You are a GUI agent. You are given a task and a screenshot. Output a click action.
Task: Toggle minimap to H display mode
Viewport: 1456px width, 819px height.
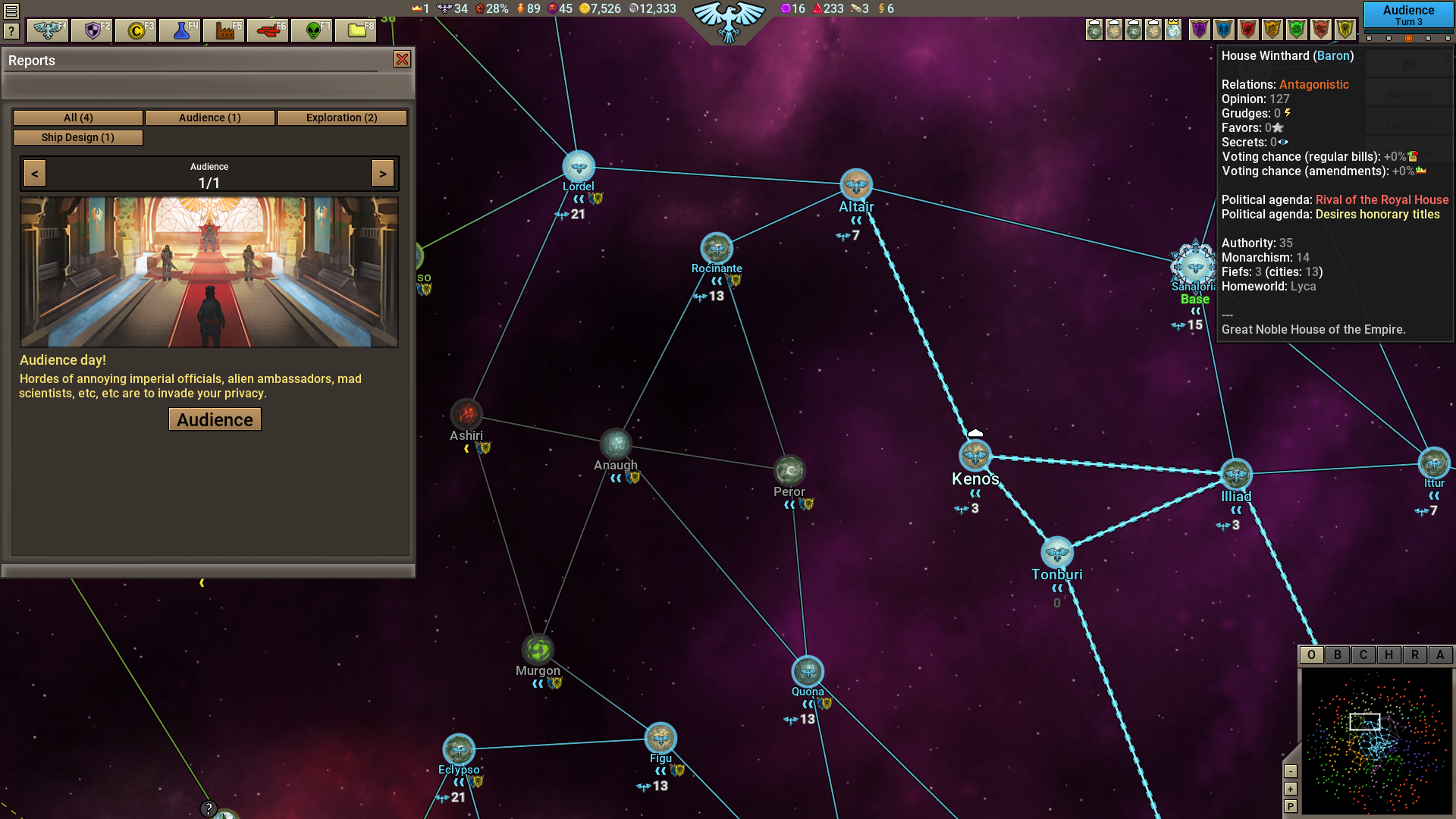pos(1388,654)
